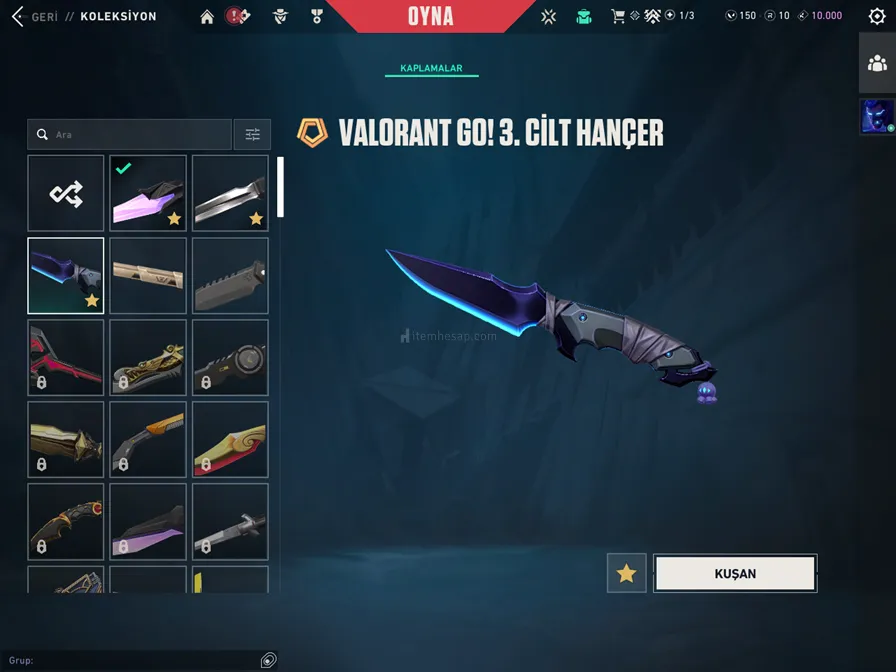This screenshot has width=896, height=672.
Task: Open the skin filter options
Action: (252, 134)
